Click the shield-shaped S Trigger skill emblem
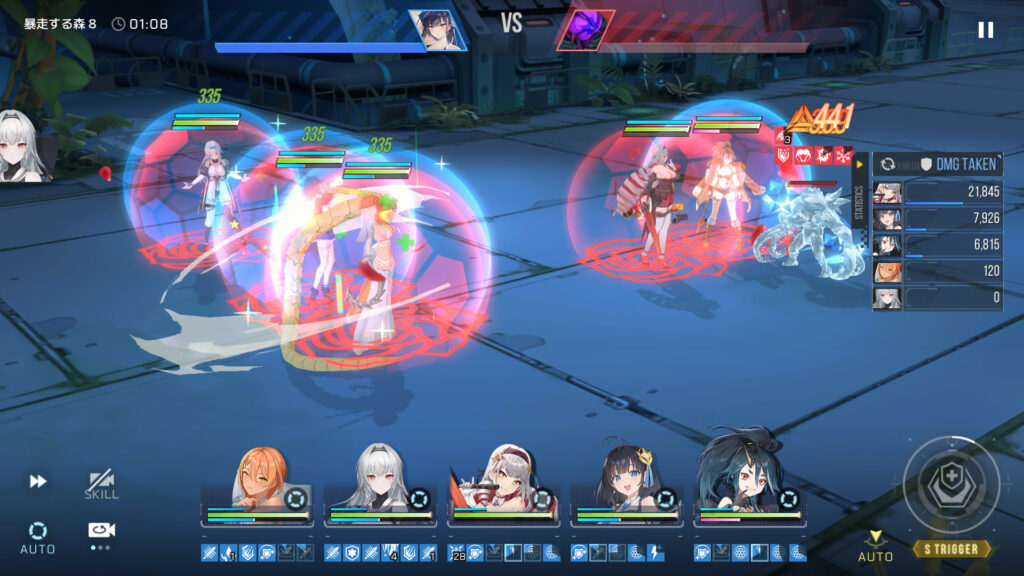Image resolution: width=1024 pixels, height=576 pixels. (951, 485)
